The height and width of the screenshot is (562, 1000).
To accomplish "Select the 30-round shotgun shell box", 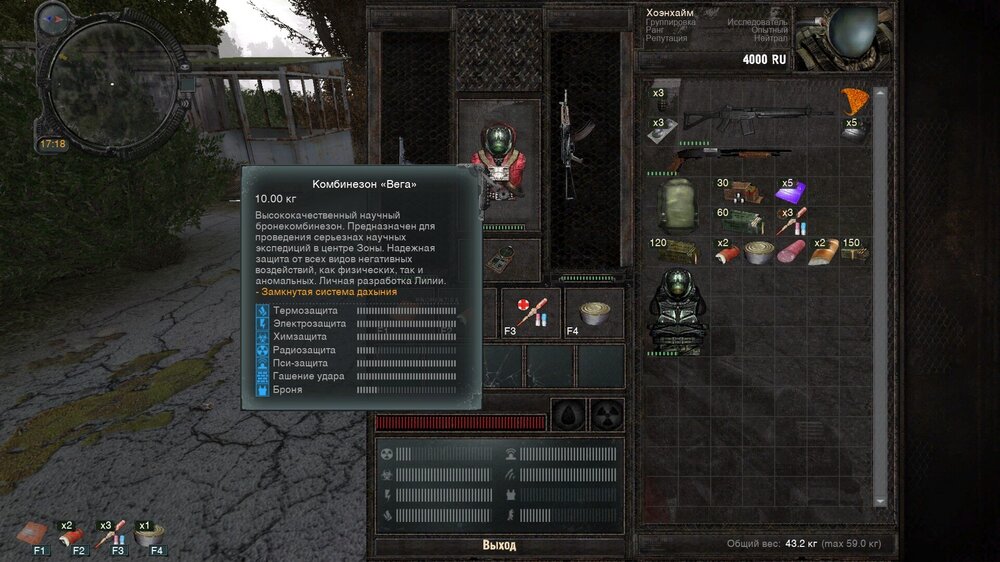I will pos(743,191).
